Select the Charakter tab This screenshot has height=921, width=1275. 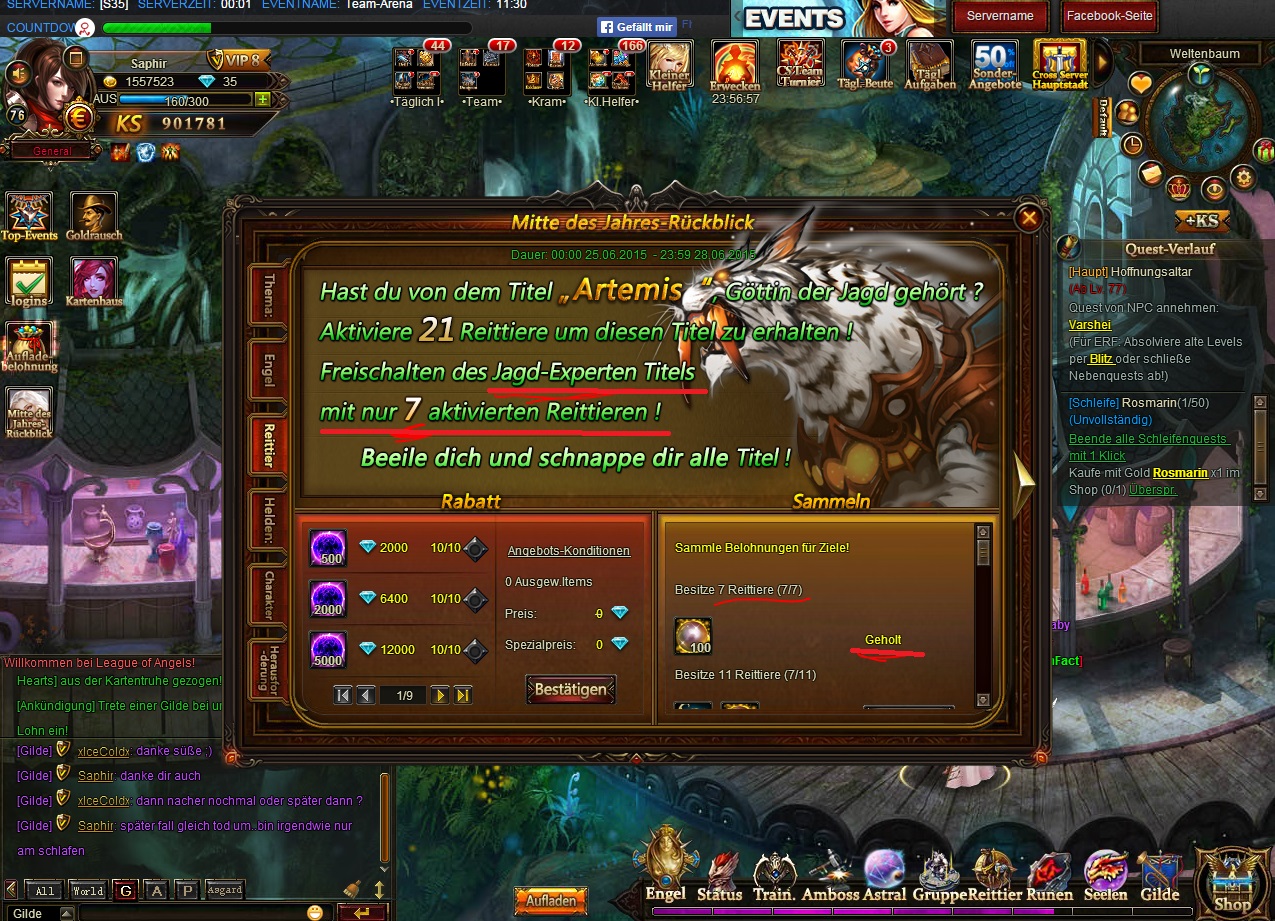pyautogui.click(x=269, y=595)
